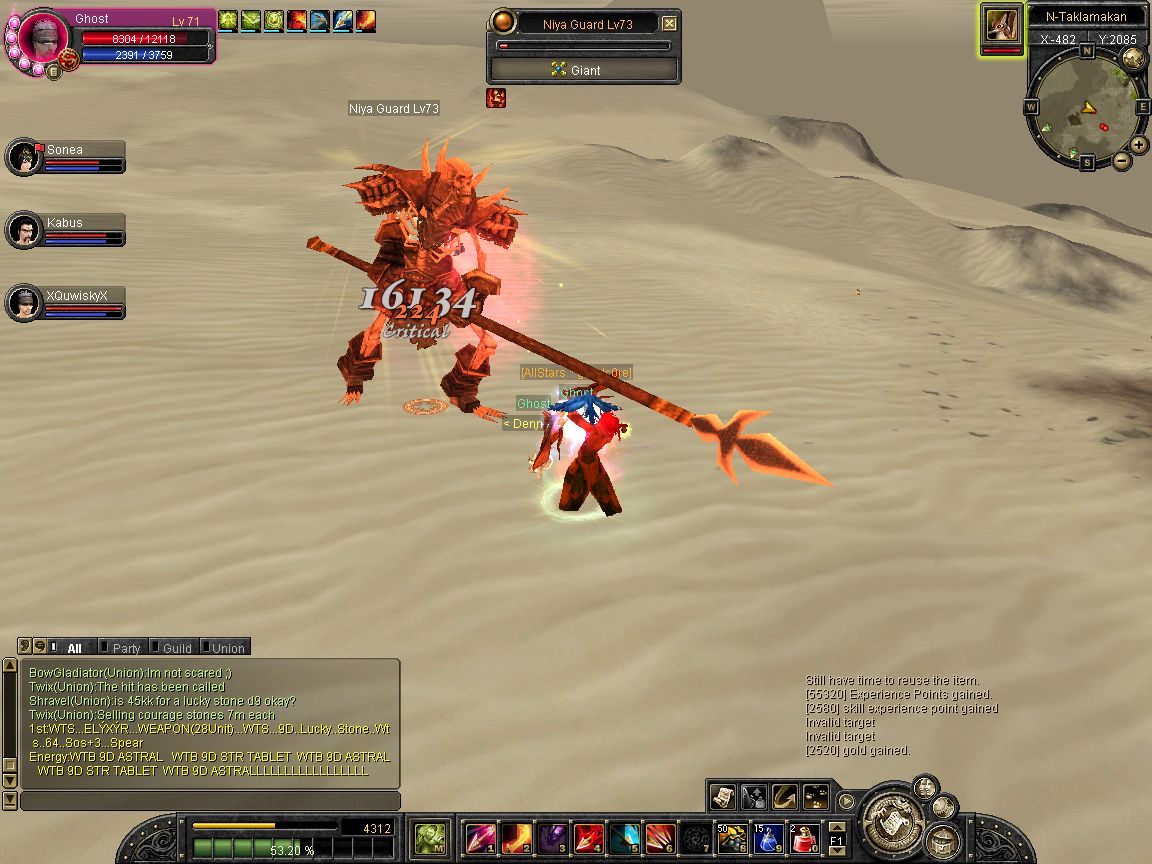Viewport: 1152px width, 864px height.
Task: Switch chat to the Guild tab
Action: click(175, 648)
